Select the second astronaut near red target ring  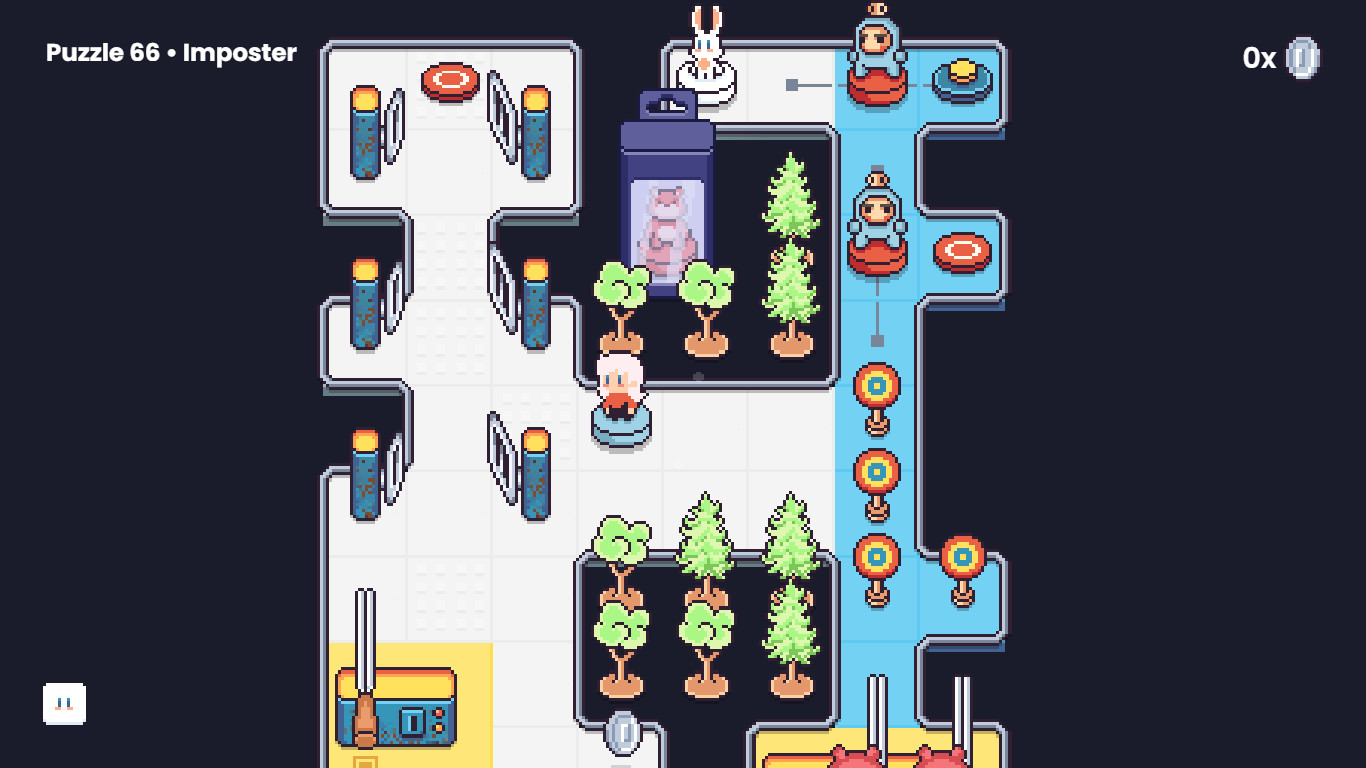[x=875, y=220]
